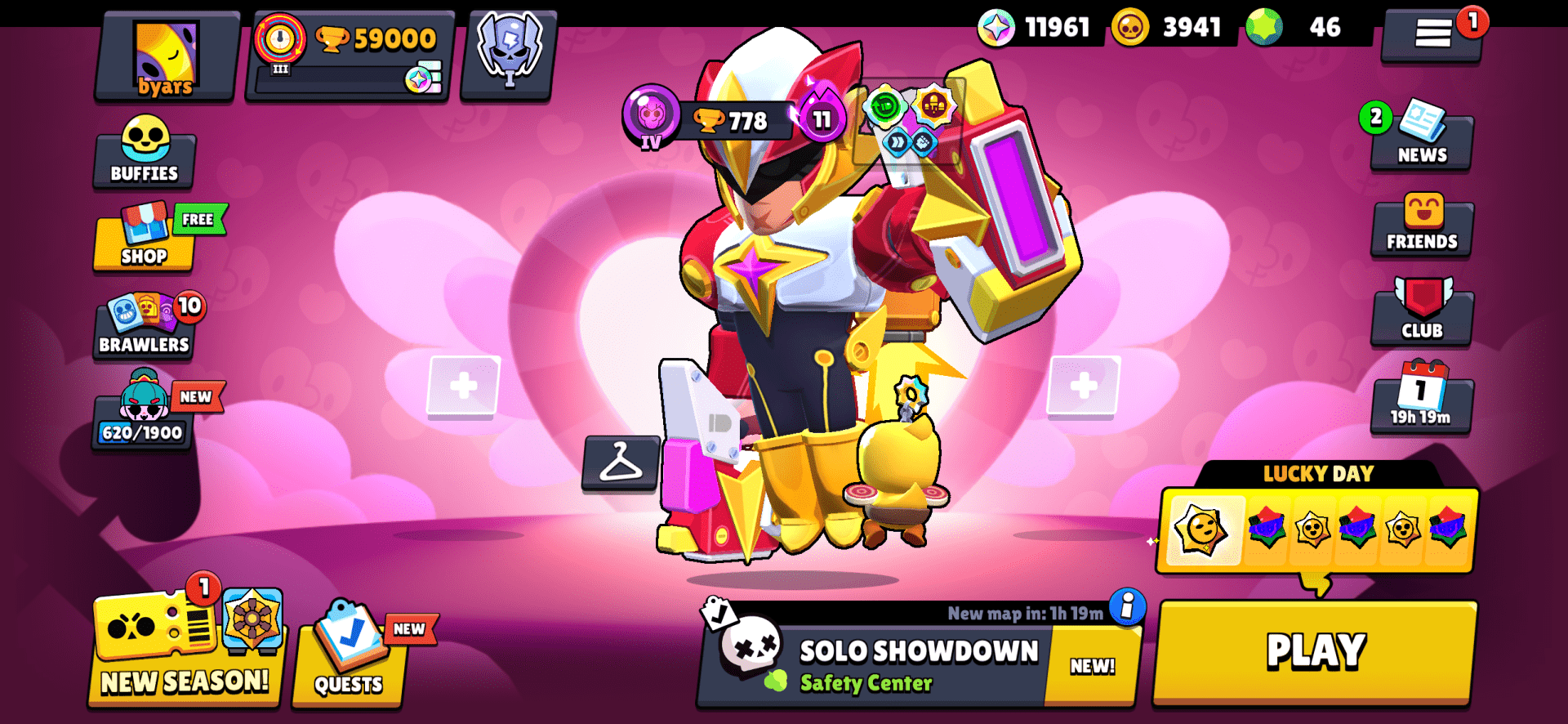The image size is (1568, 724).
Task: Open the Shop with the FREE tag
Action: [144, 241]
